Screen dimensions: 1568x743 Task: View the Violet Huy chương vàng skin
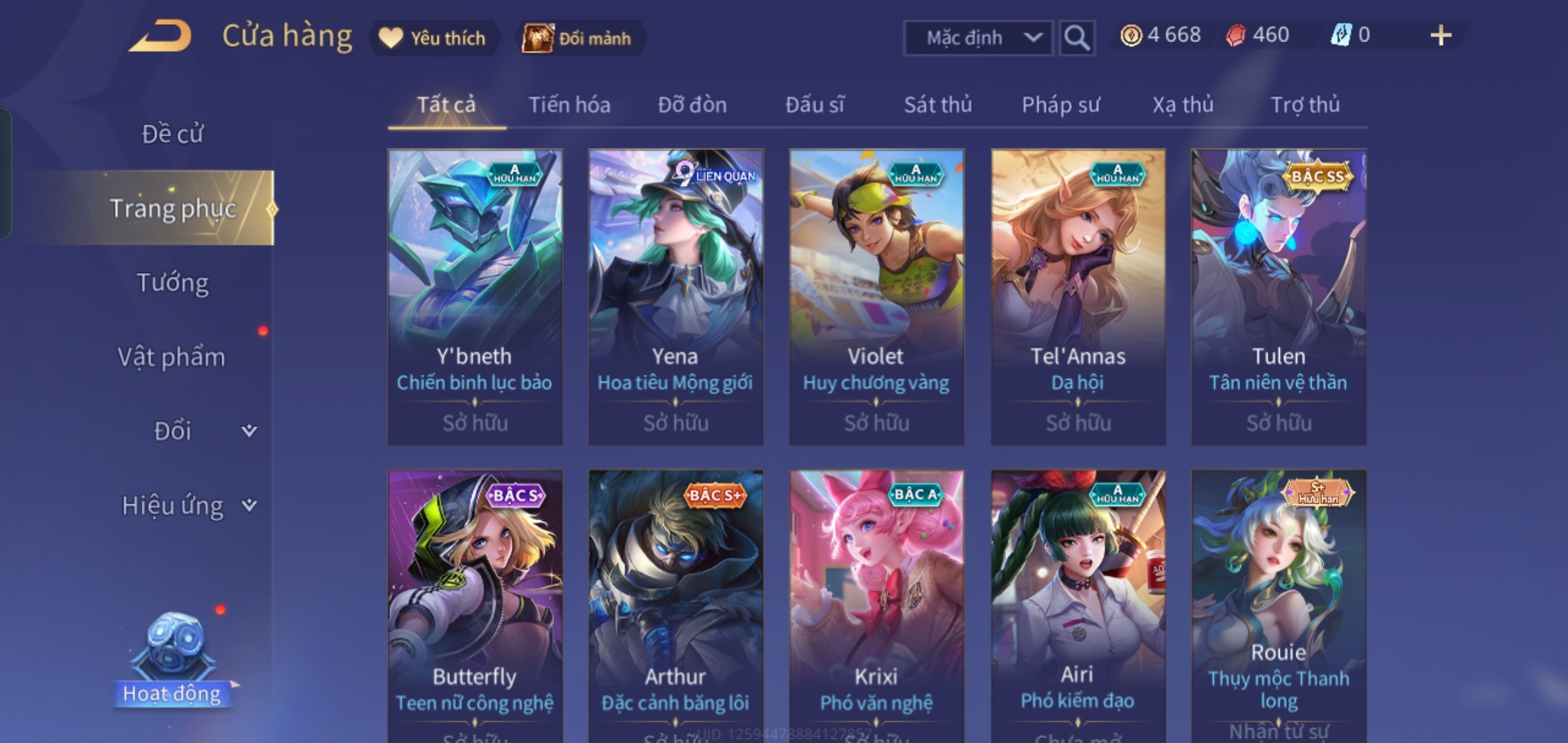pos(876,296)
